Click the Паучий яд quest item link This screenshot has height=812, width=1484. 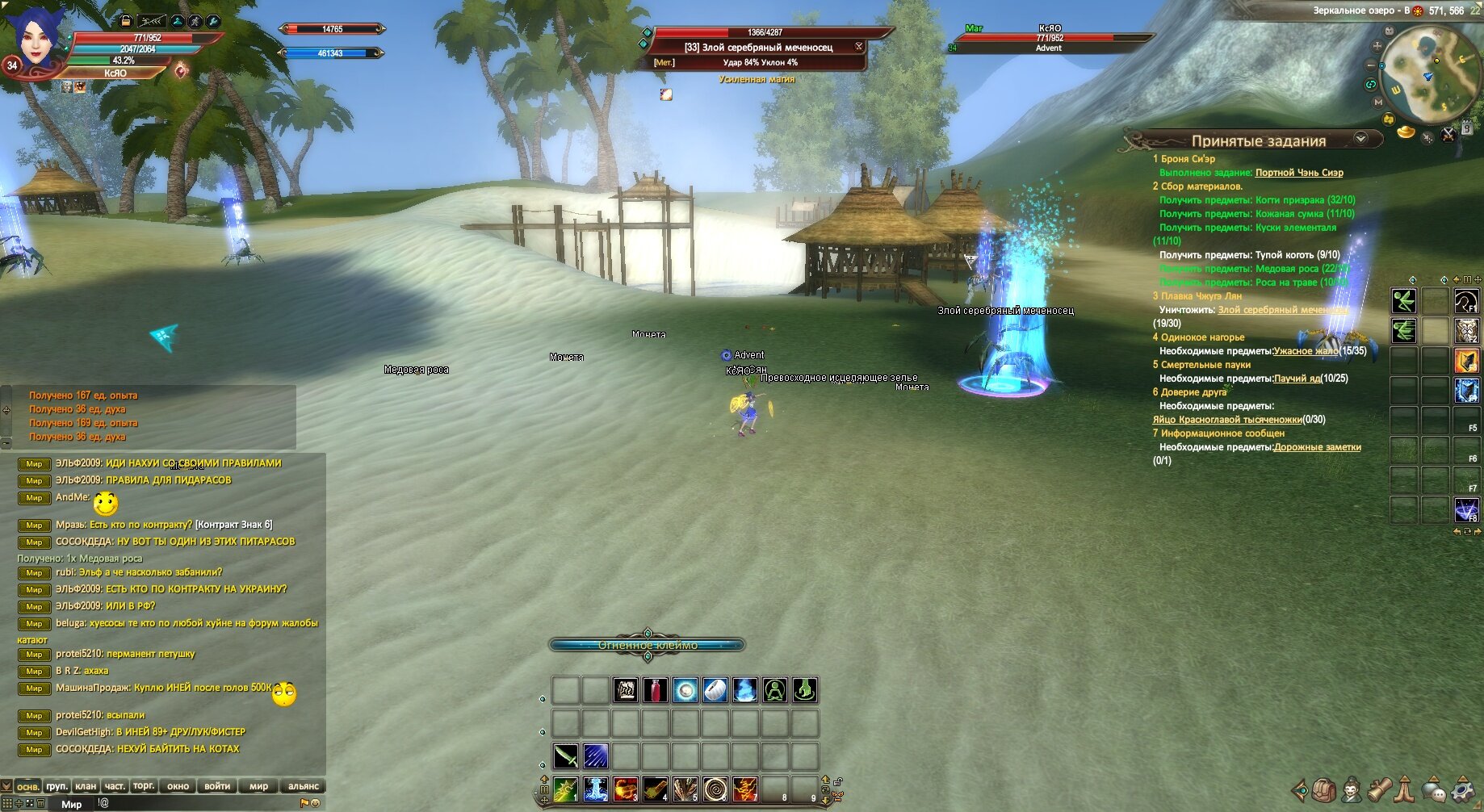tap(1297, 379)
